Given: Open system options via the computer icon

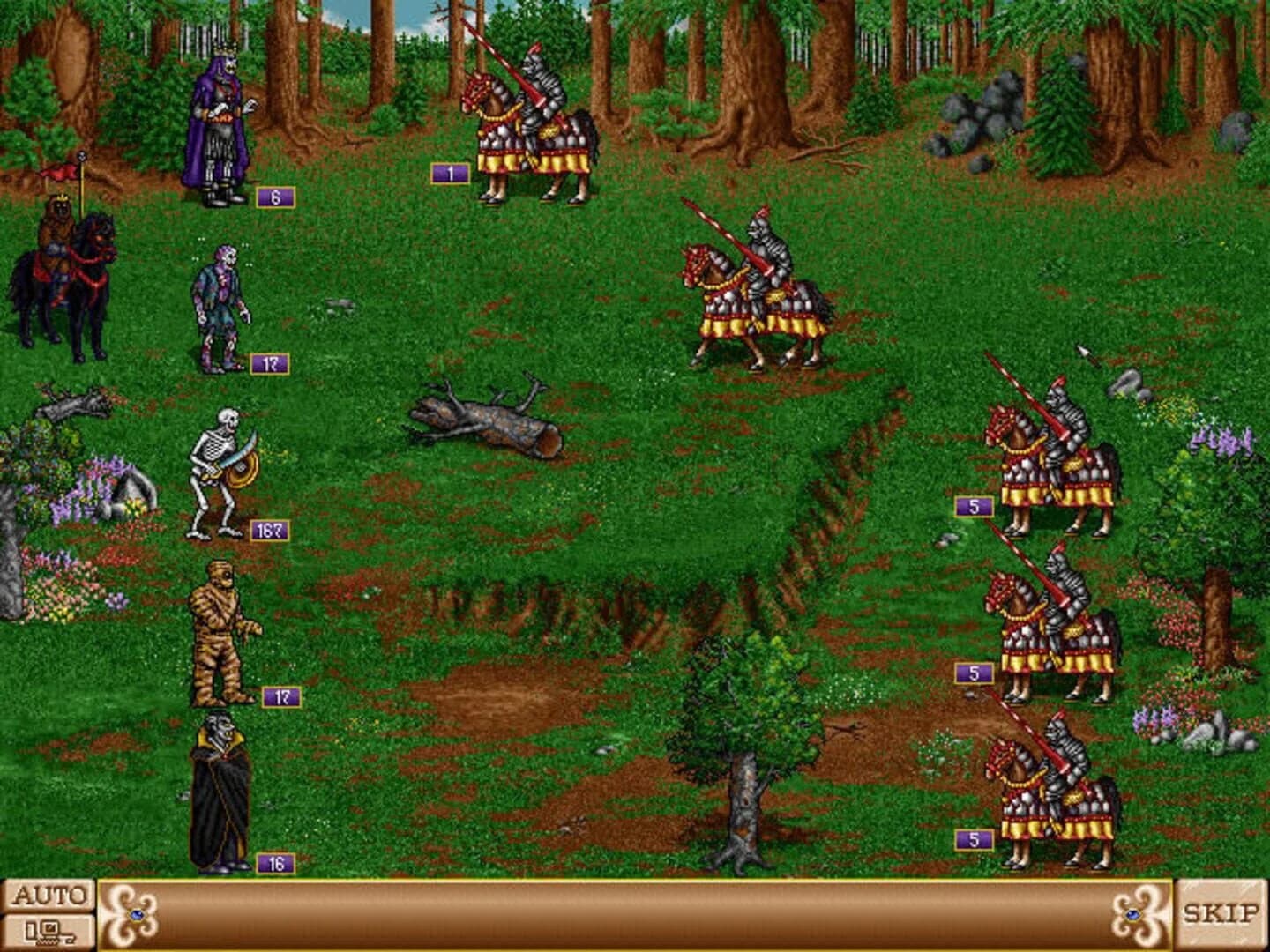Looking at the screenshot, I should [50, 930].
